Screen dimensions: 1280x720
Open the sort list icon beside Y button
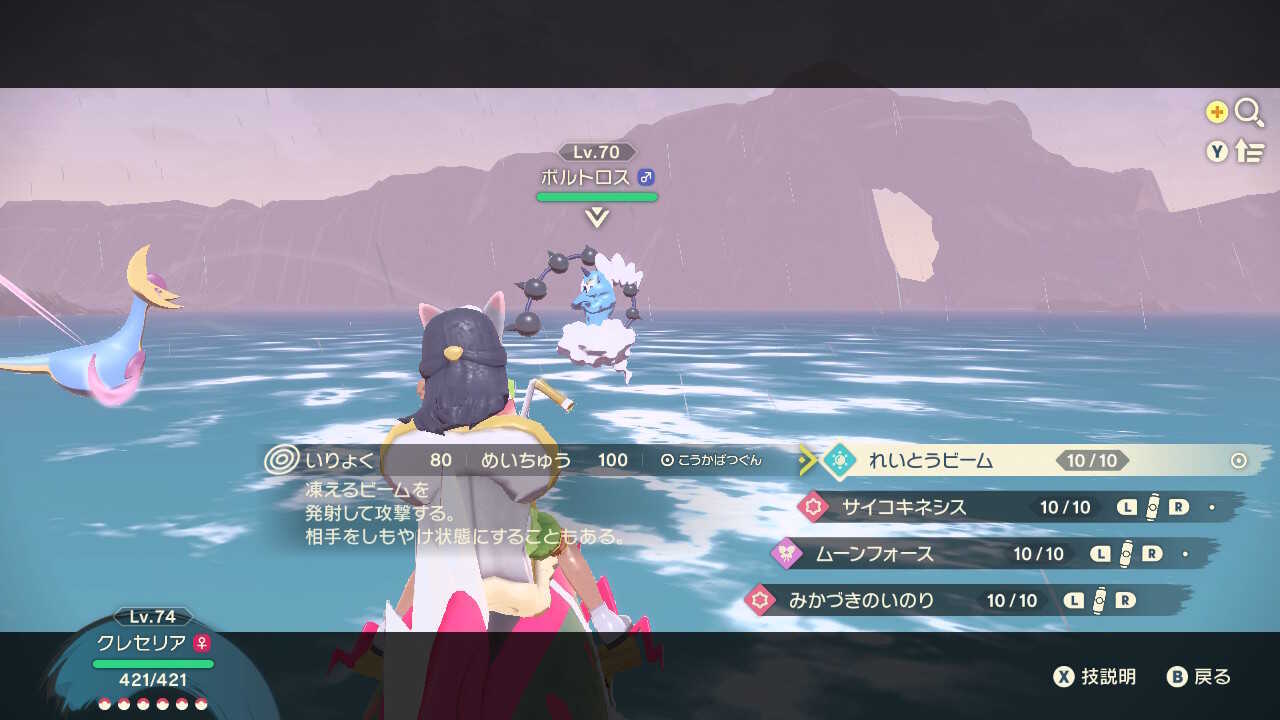click(x=1250, y=150)
